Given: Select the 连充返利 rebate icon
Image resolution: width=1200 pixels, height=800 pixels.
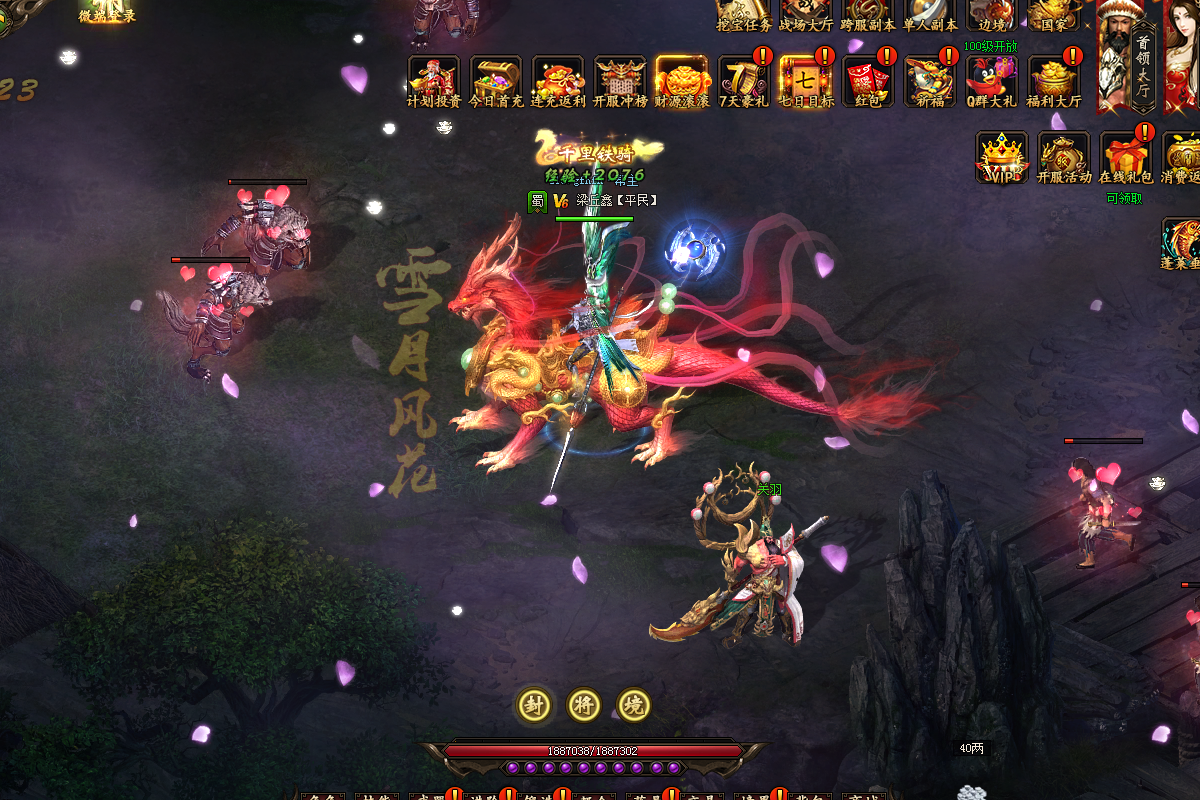Looking at the screenshot, I should pyautogui.click(x=558, y=80).
